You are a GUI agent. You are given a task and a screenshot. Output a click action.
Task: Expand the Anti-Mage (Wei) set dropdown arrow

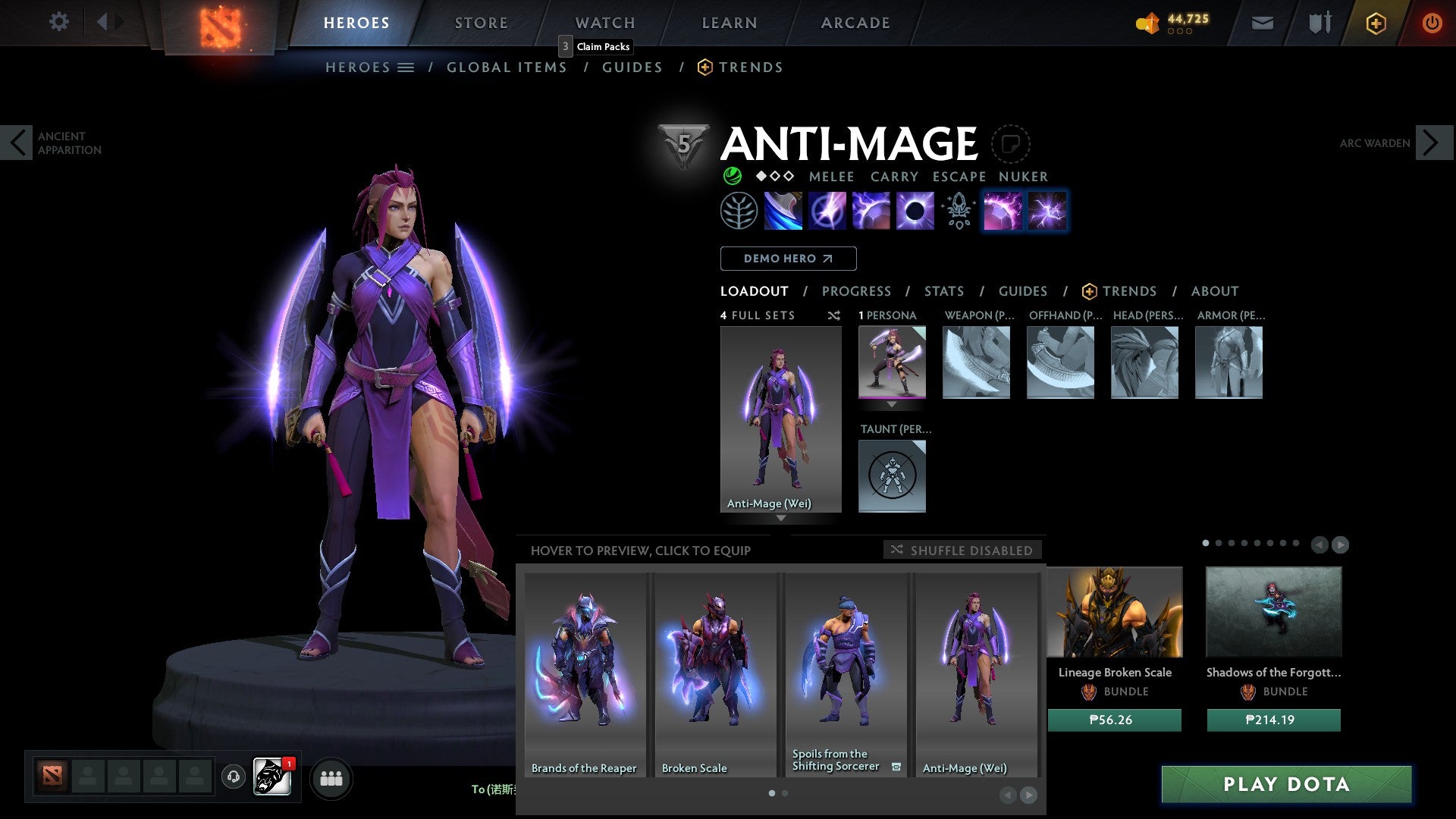pos(781,519)
